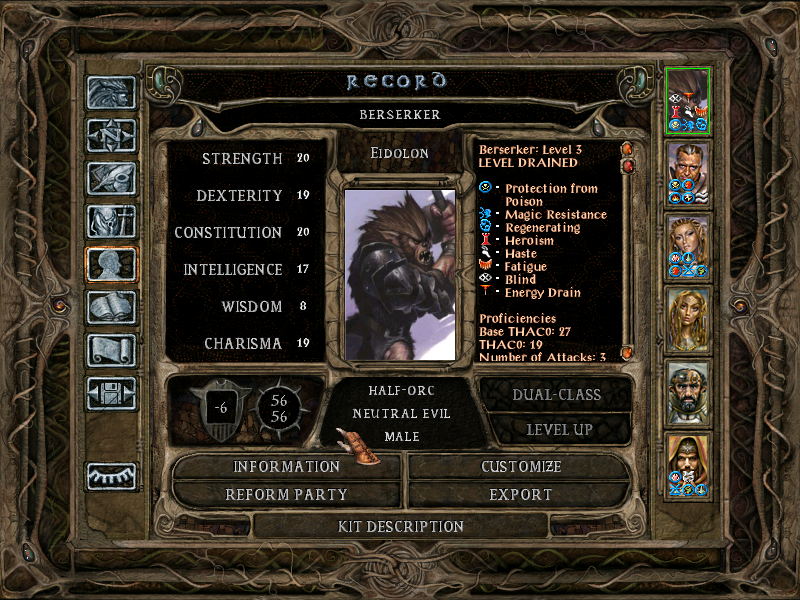Export the character
This screenshot has height=600, width=800.
click(x=520, y=495)
